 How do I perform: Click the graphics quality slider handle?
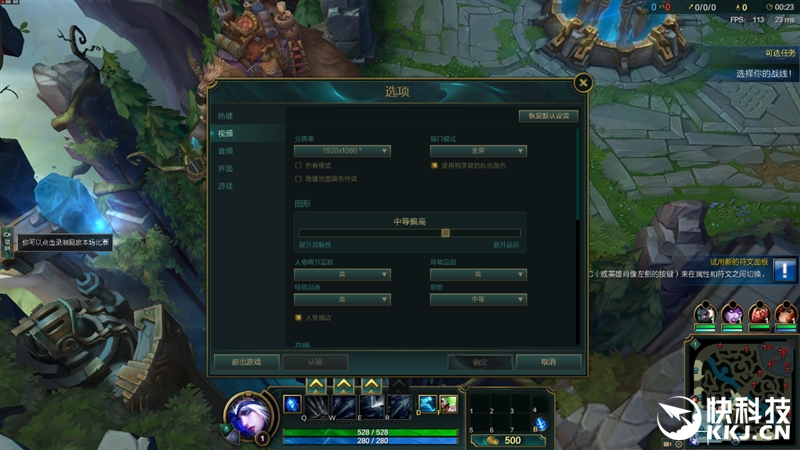click(x=446, y=233)
